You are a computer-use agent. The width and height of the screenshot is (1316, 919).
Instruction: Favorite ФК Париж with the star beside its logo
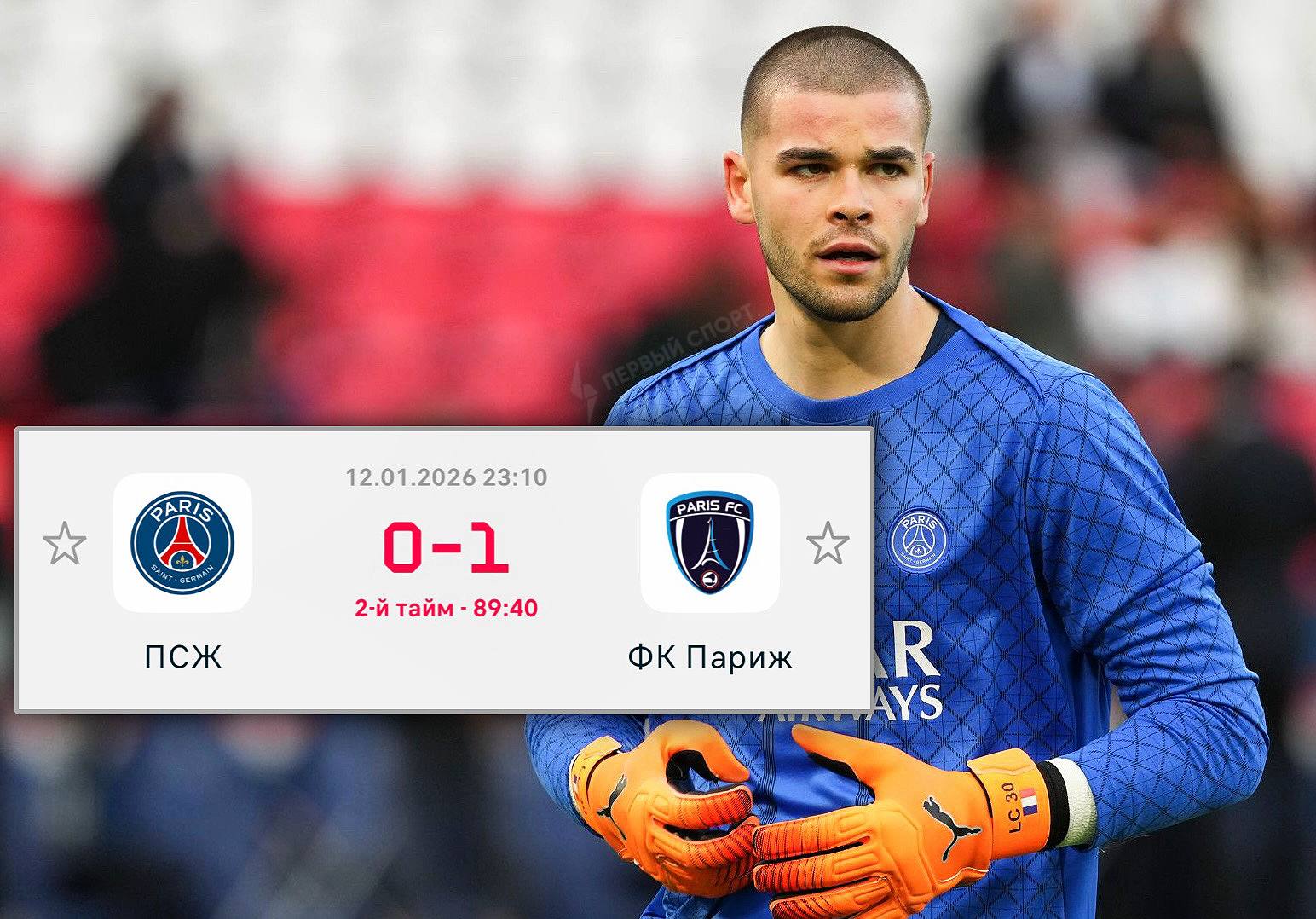point(828,544)
